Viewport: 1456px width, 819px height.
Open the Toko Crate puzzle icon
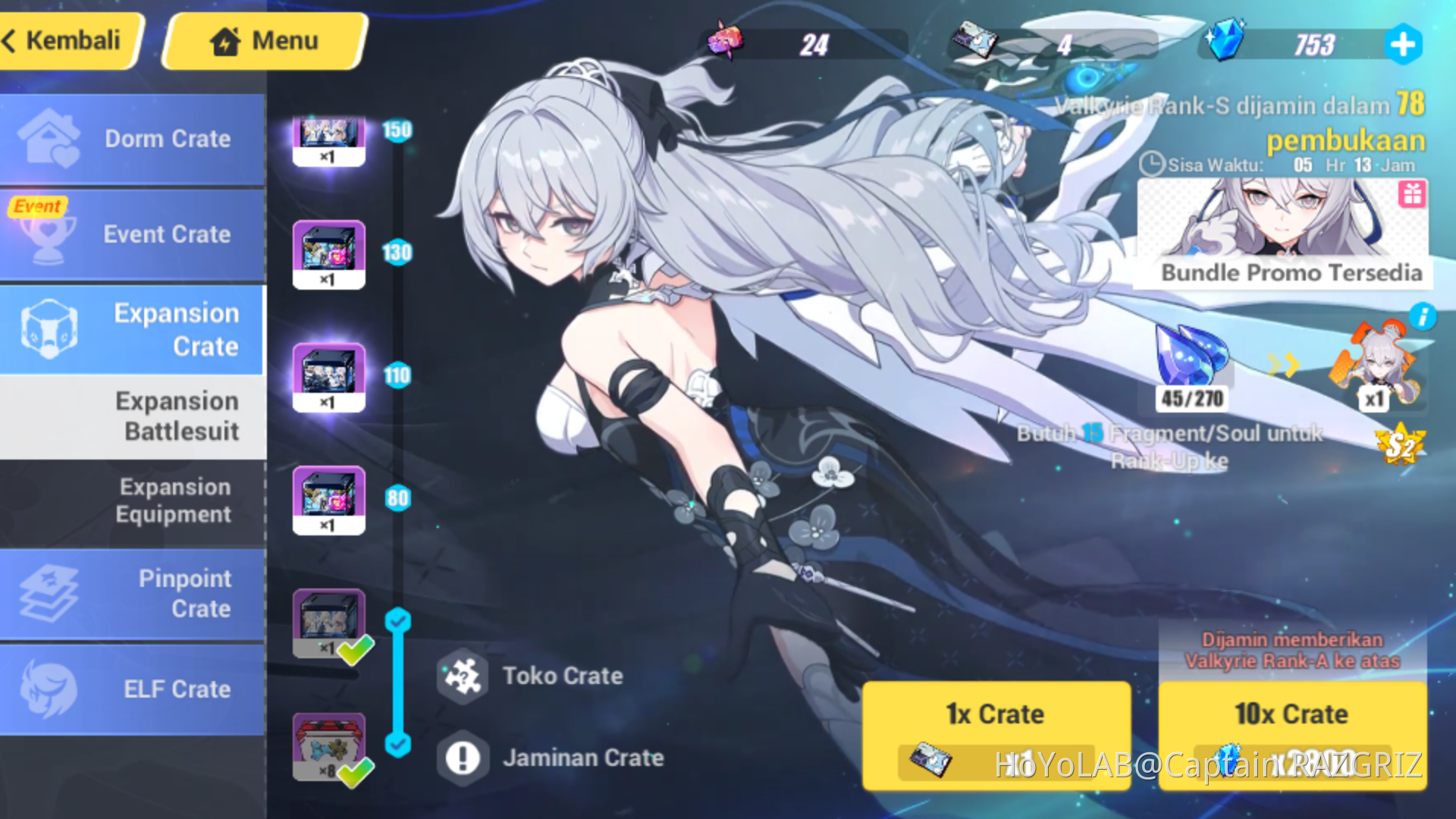click(463, 677)
